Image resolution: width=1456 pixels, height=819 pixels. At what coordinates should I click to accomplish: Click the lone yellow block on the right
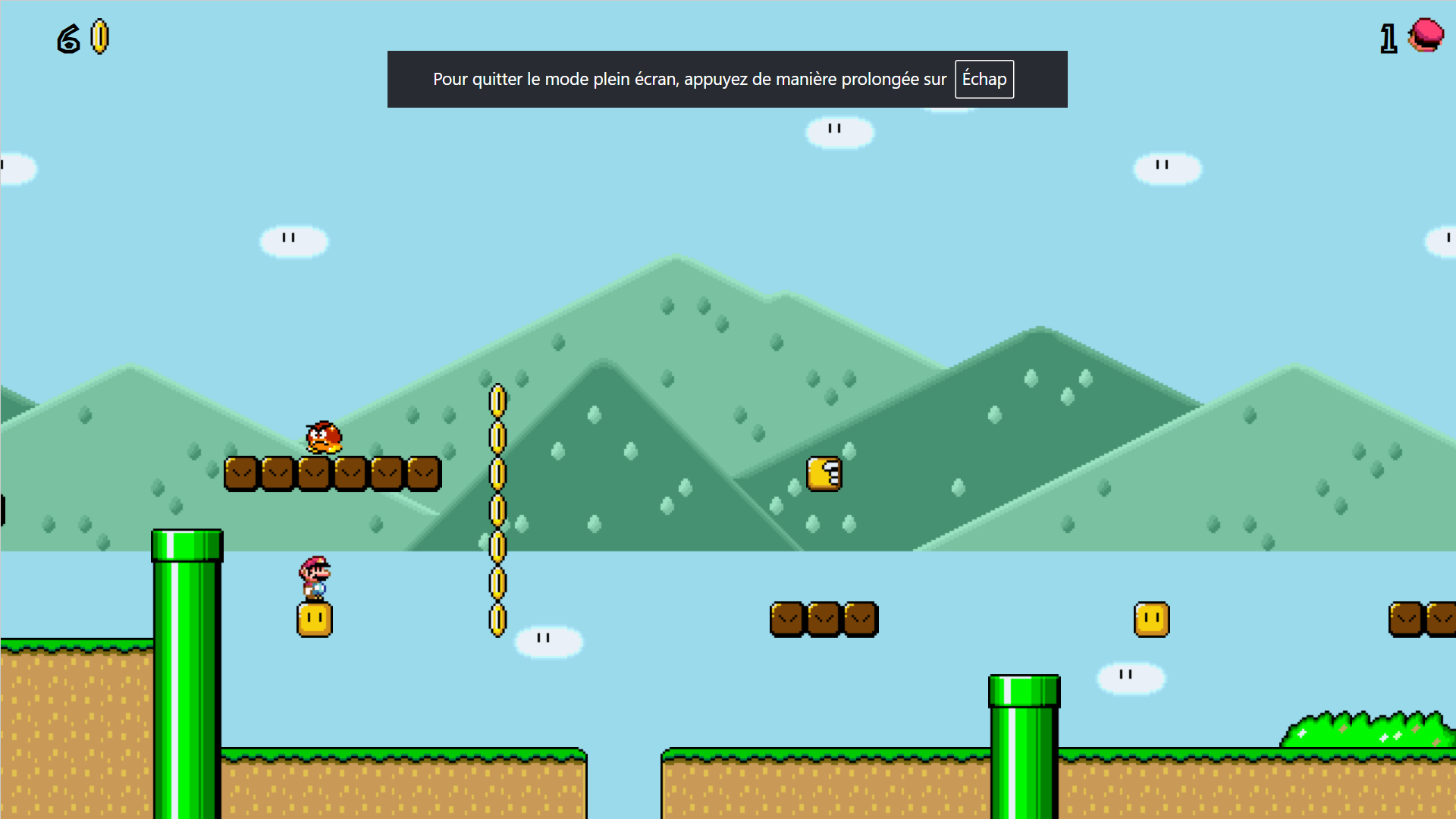tap(1150, 619)
